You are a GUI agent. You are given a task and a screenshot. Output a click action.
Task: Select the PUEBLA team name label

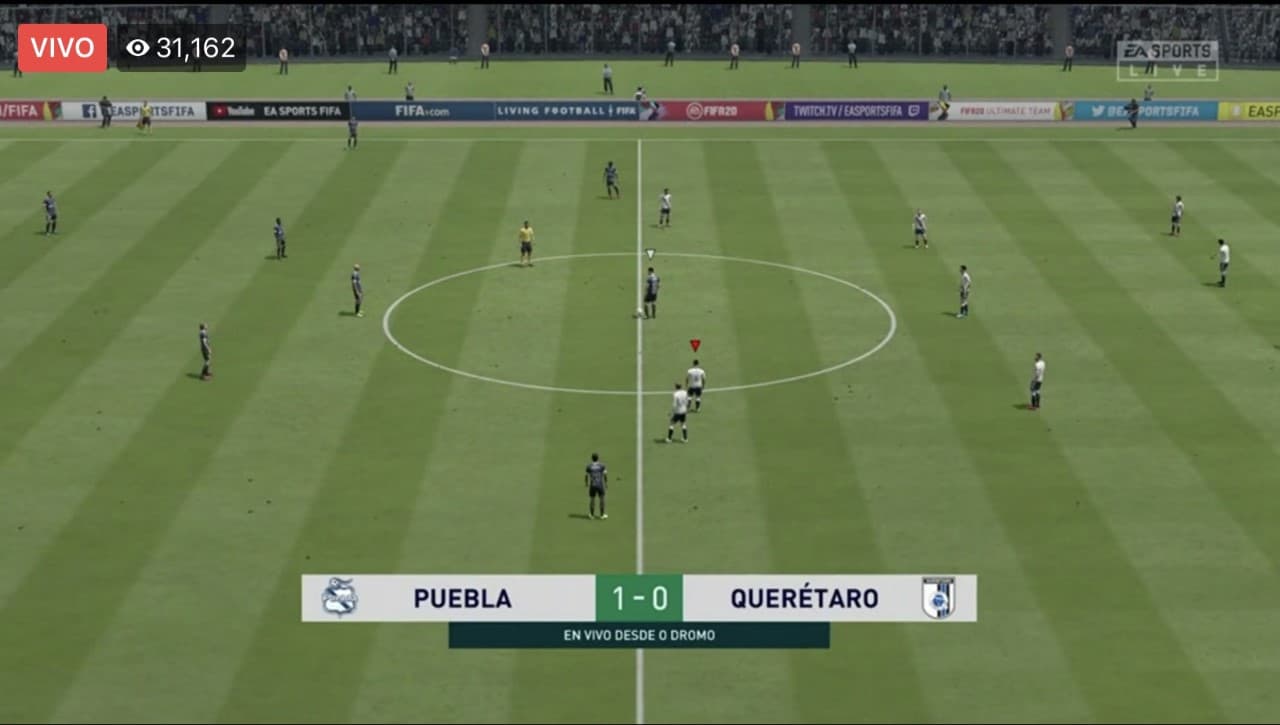tap(460, 597)
